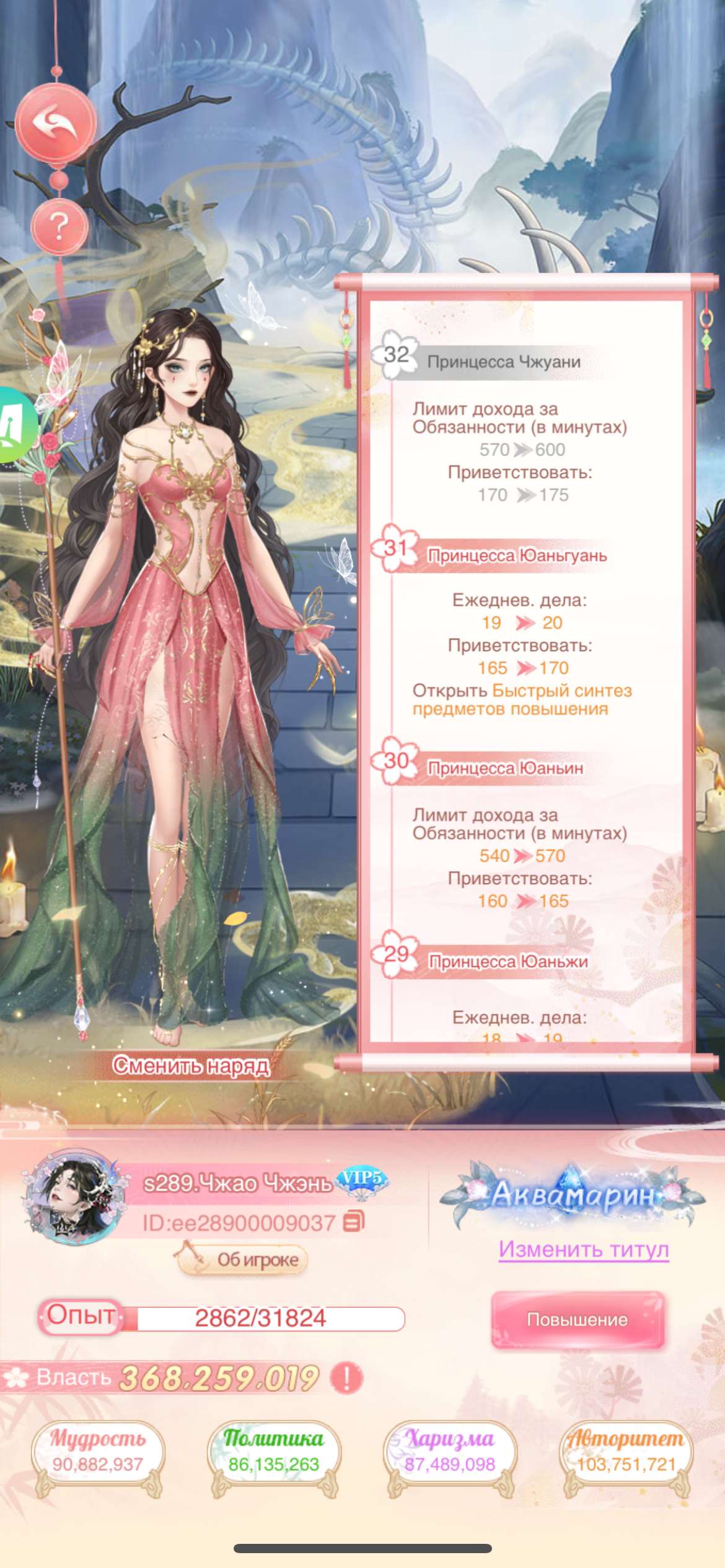Select rank 32 Принцесса Чжуани entry
725x1568 pixels.
(503, 362)
